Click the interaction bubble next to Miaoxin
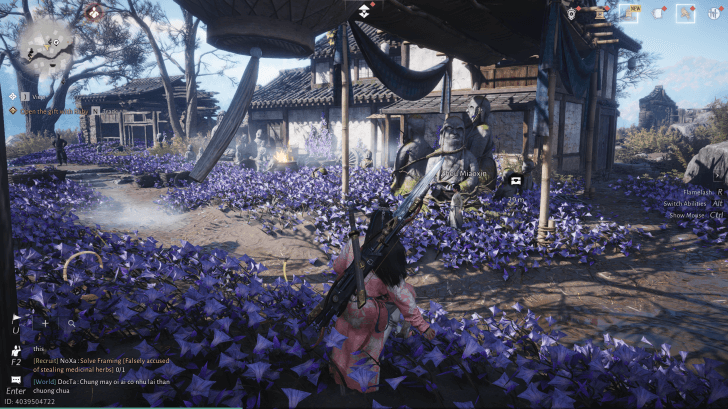This screenshot has width=728, height=409. click(516, 181)
